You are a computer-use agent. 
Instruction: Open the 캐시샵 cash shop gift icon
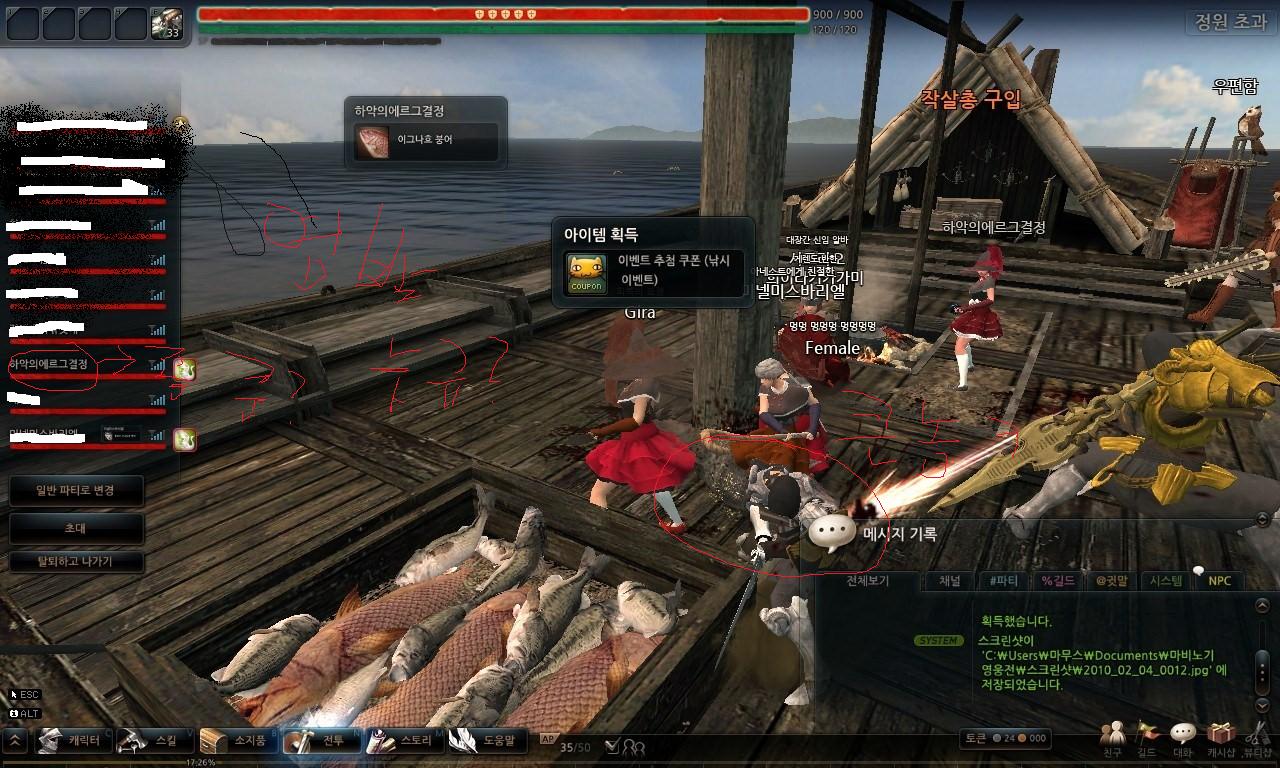1220,738
